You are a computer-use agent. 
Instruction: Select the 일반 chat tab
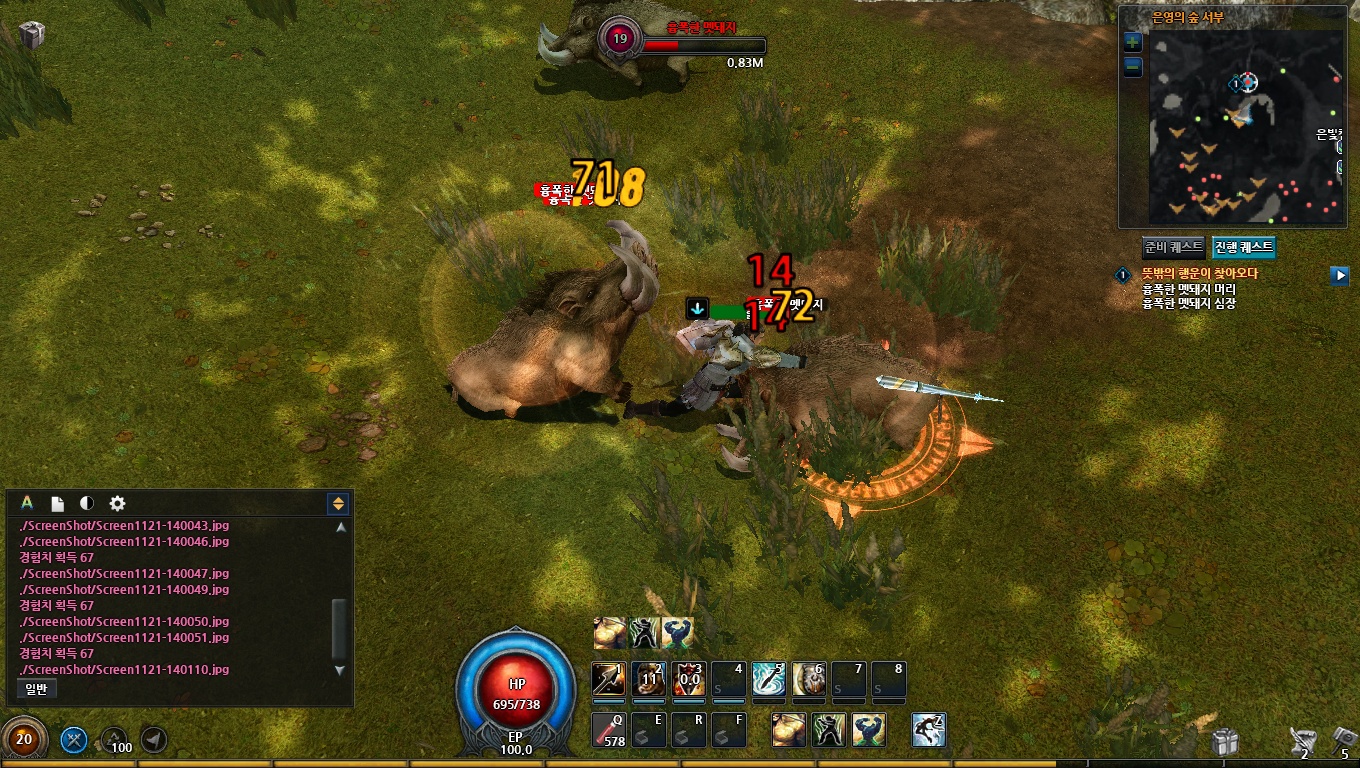(37, 688)
